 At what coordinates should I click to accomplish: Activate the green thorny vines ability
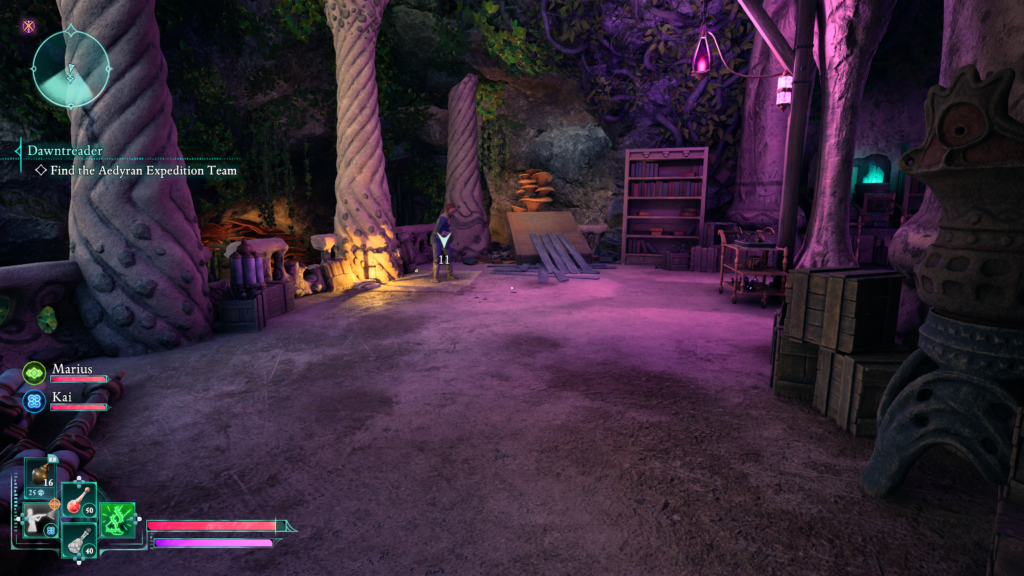point(117,519)
